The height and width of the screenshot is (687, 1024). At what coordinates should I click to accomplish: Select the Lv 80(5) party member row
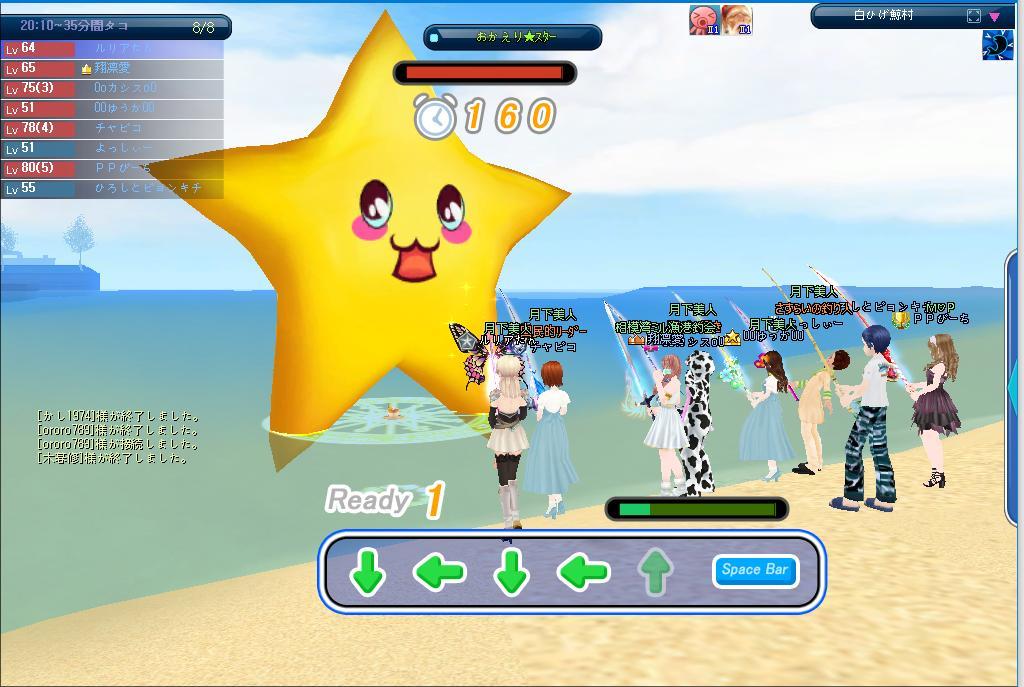(x=112, y=168)
